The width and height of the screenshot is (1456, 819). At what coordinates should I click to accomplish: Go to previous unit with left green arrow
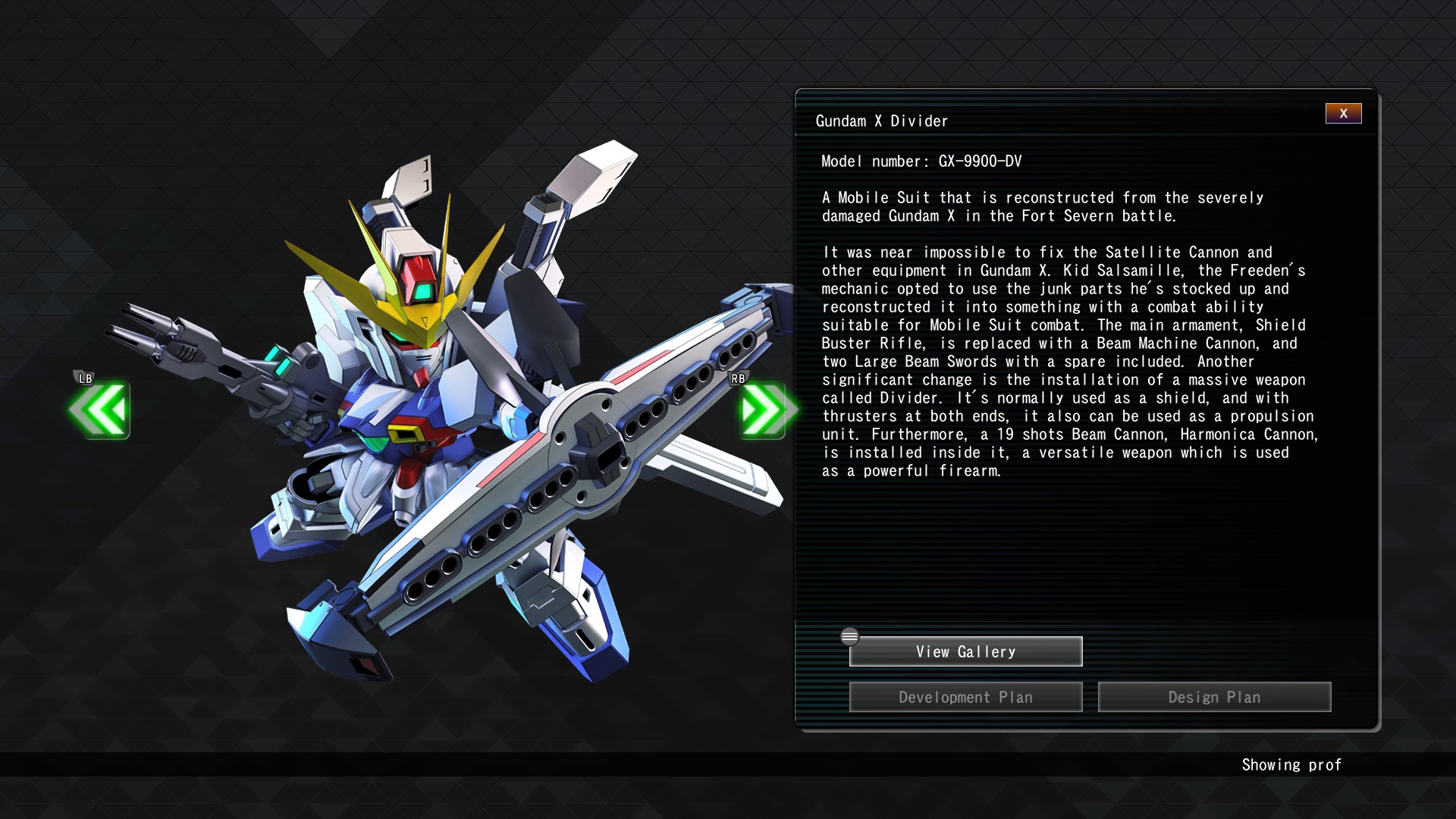[101, 410]
